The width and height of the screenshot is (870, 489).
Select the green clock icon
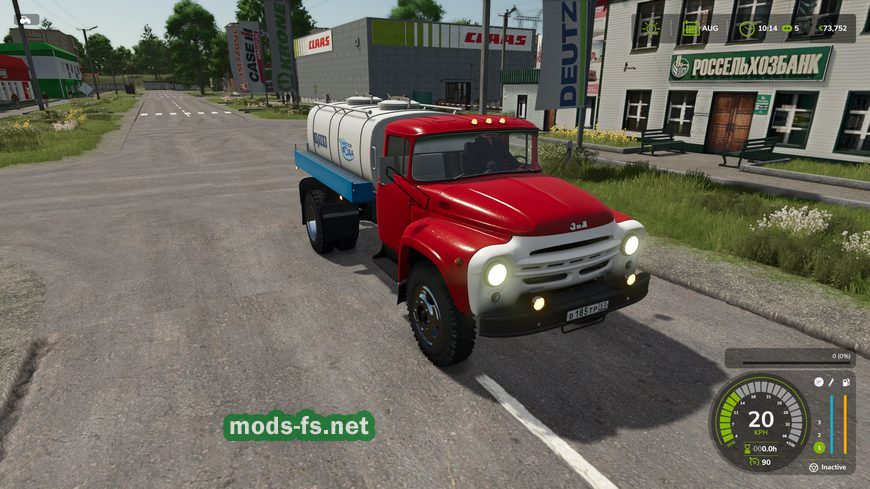click(745, 28)
